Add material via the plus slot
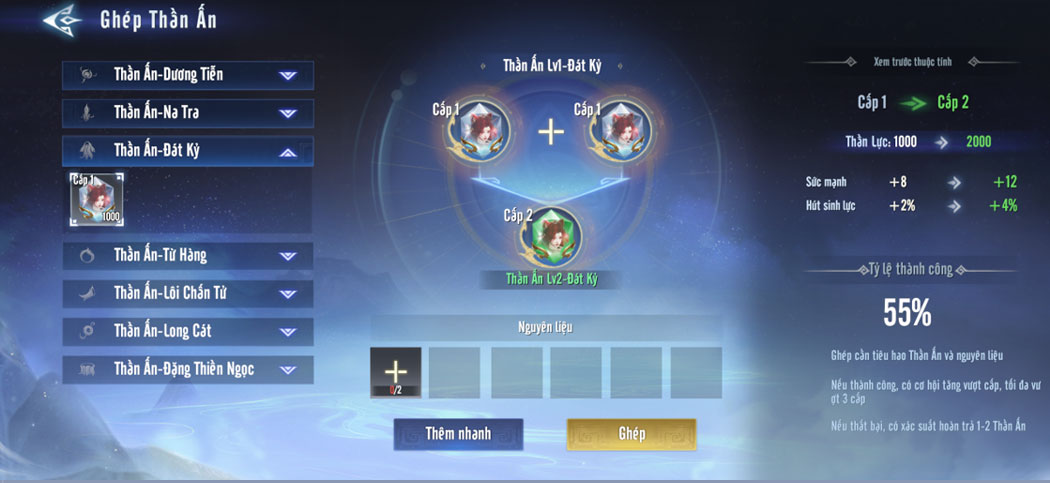Screen dimensions: 1050x483 click(x=395, y=372)
